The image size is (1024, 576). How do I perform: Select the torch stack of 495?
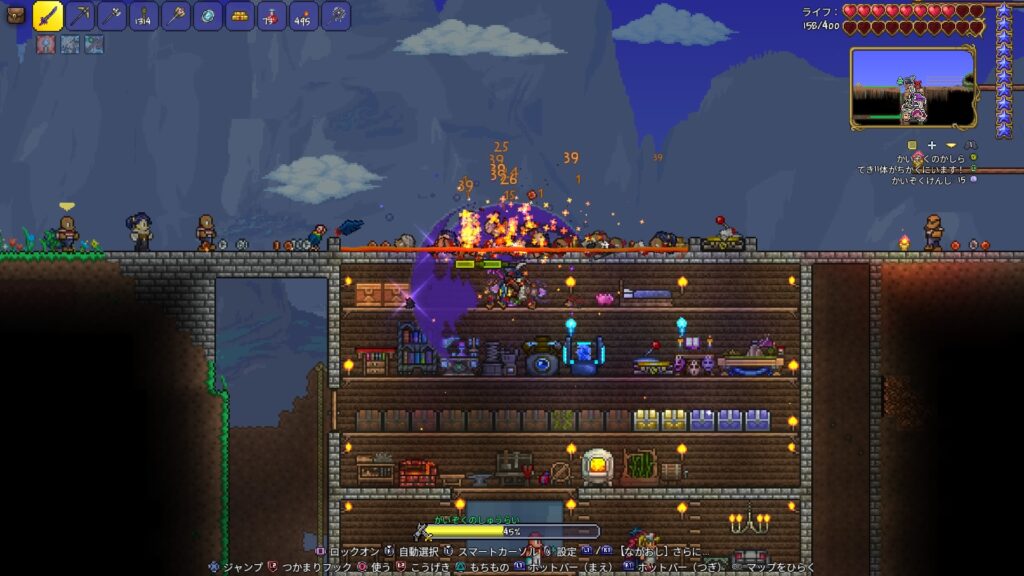304,15
